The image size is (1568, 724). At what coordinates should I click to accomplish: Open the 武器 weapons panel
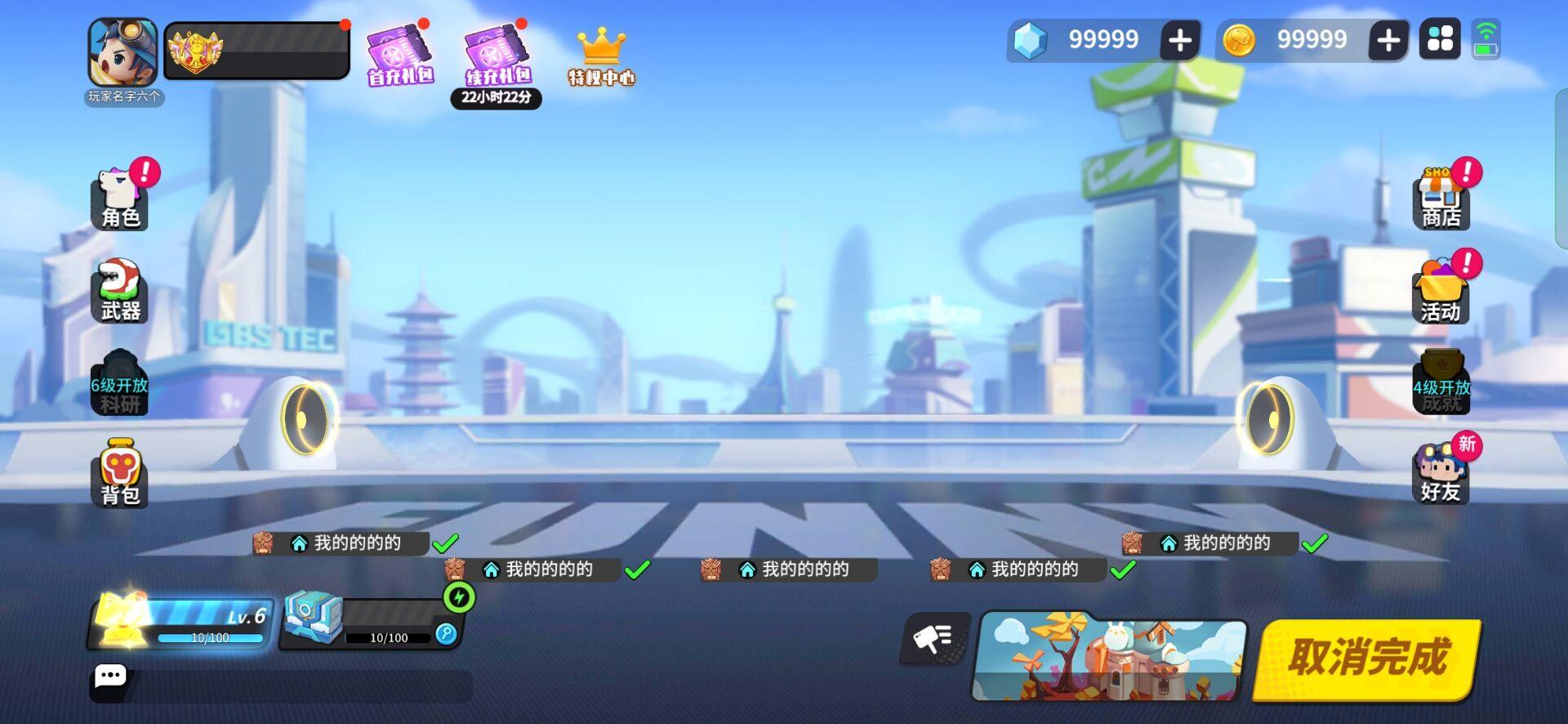[x=119, y=291]
